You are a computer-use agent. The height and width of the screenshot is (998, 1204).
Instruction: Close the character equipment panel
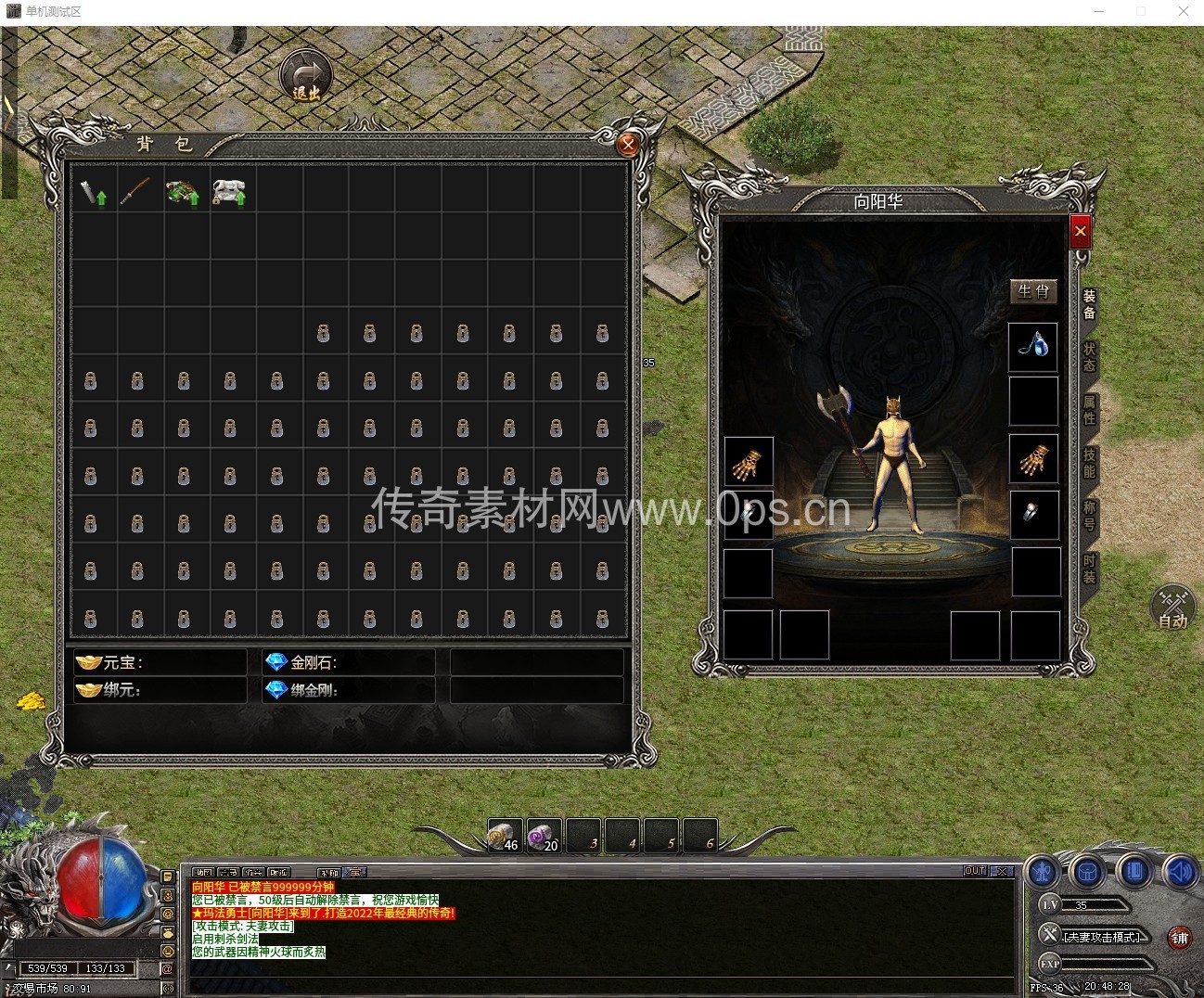[x=1080, y=231]
